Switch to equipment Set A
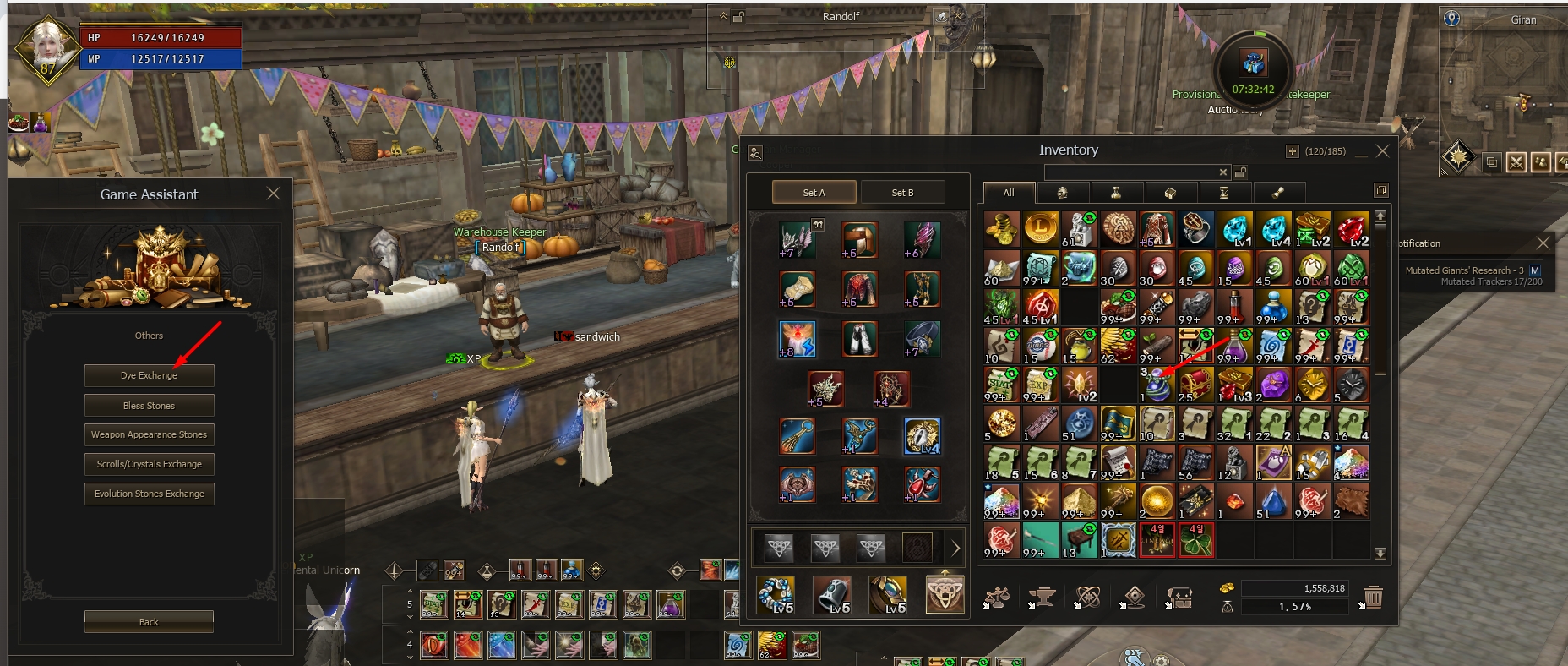 (x=814, y=193)
